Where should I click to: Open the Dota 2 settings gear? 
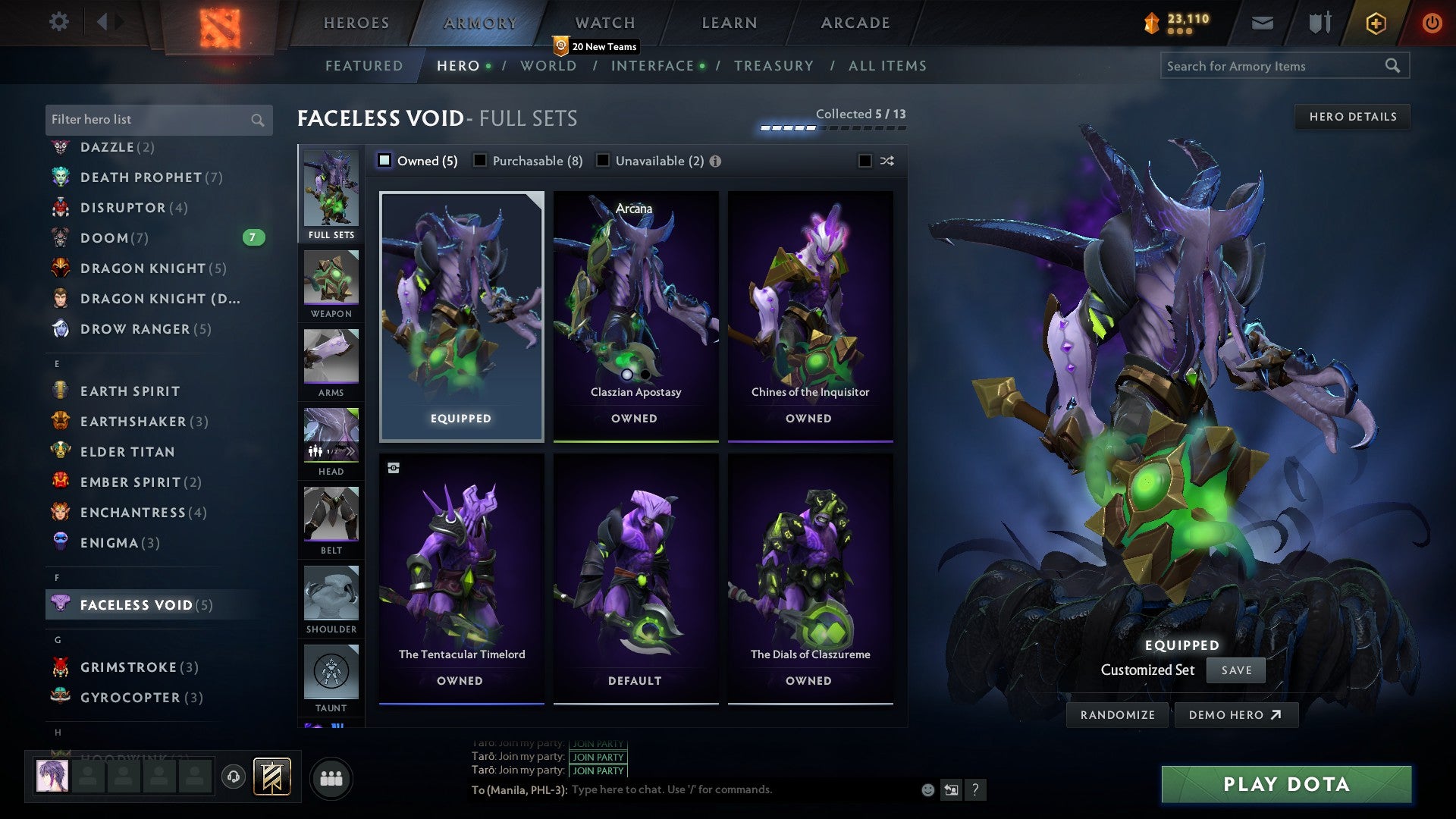pyautogui.click(x=58, y=22)
